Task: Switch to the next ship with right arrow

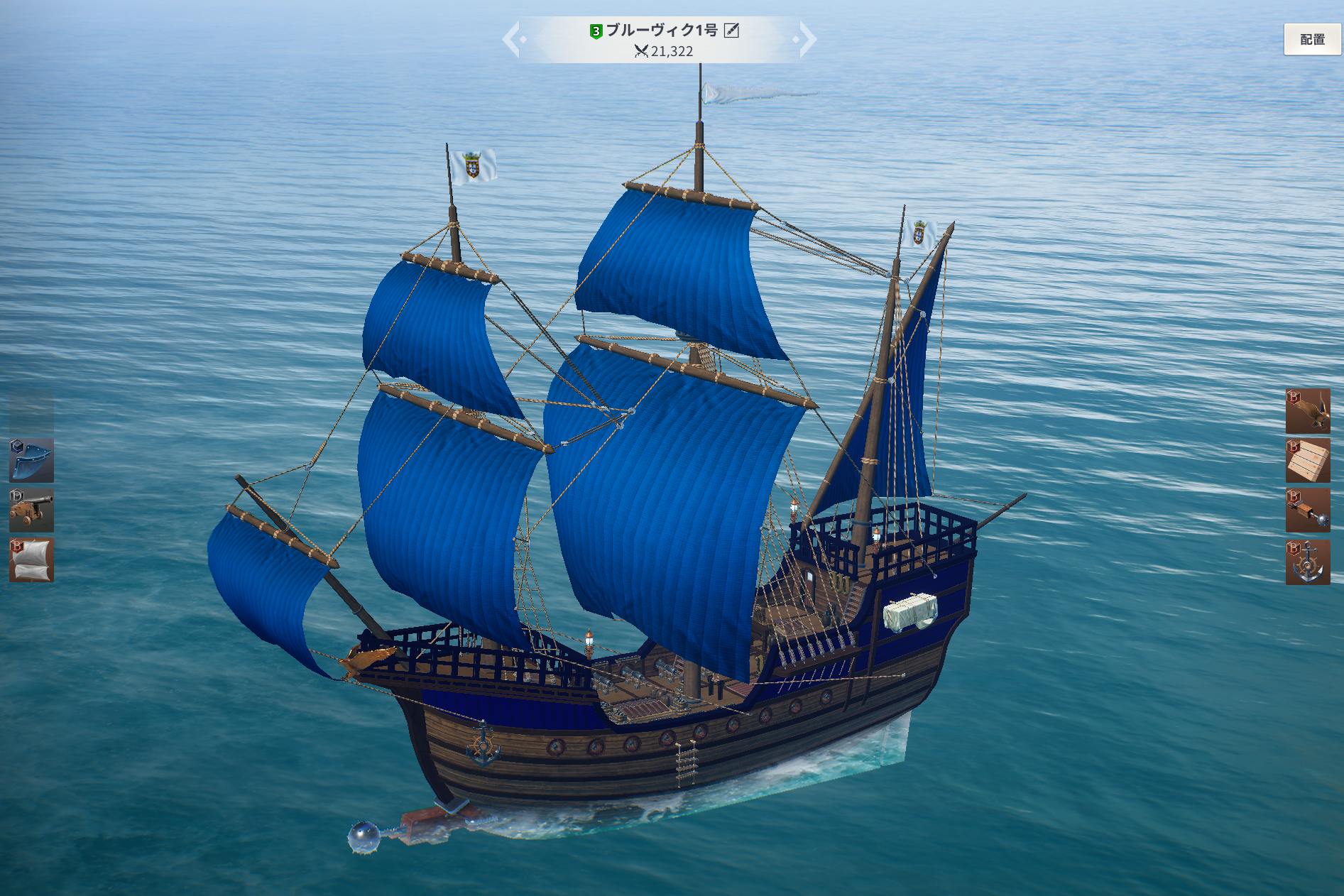Action: point(807,39)
